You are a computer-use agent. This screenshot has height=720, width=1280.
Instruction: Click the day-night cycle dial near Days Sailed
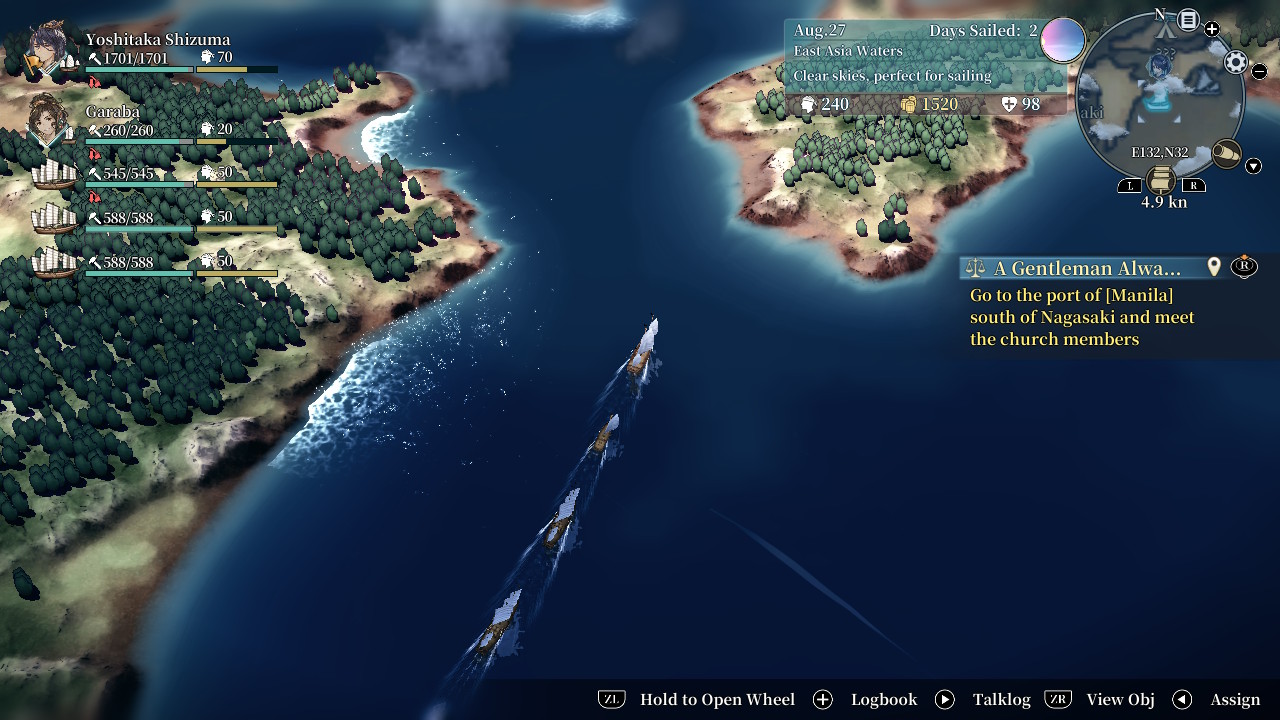click(1063, 40)
